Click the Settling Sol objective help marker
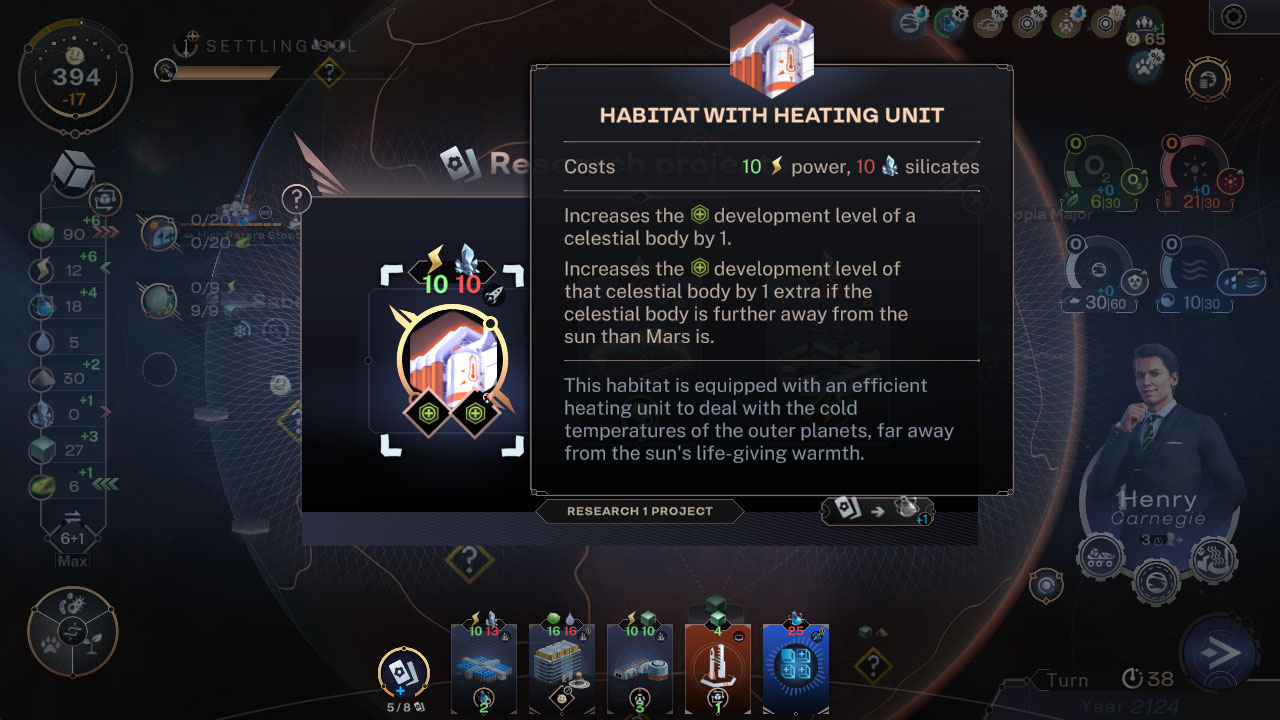Screen dimensions: 1280x720 [328, 72]
